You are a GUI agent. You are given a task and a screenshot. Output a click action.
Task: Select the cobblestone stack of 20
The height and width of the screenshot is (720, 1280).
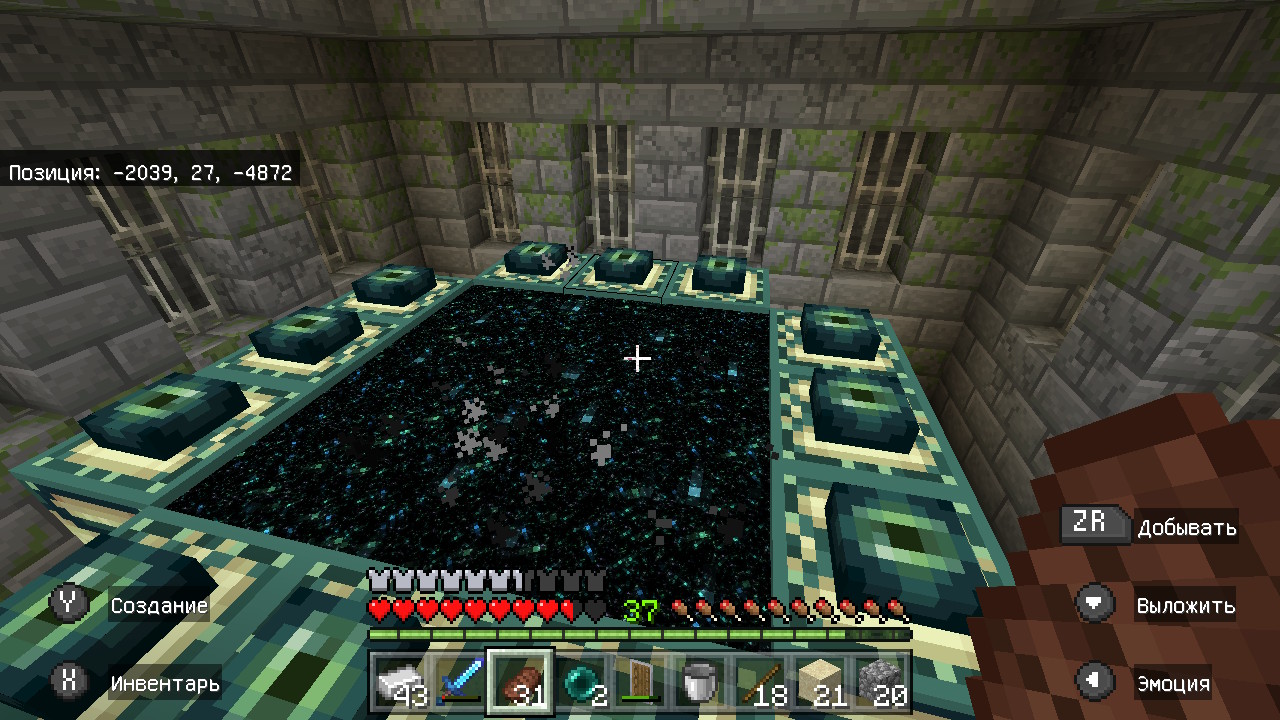tap(880, 683)
